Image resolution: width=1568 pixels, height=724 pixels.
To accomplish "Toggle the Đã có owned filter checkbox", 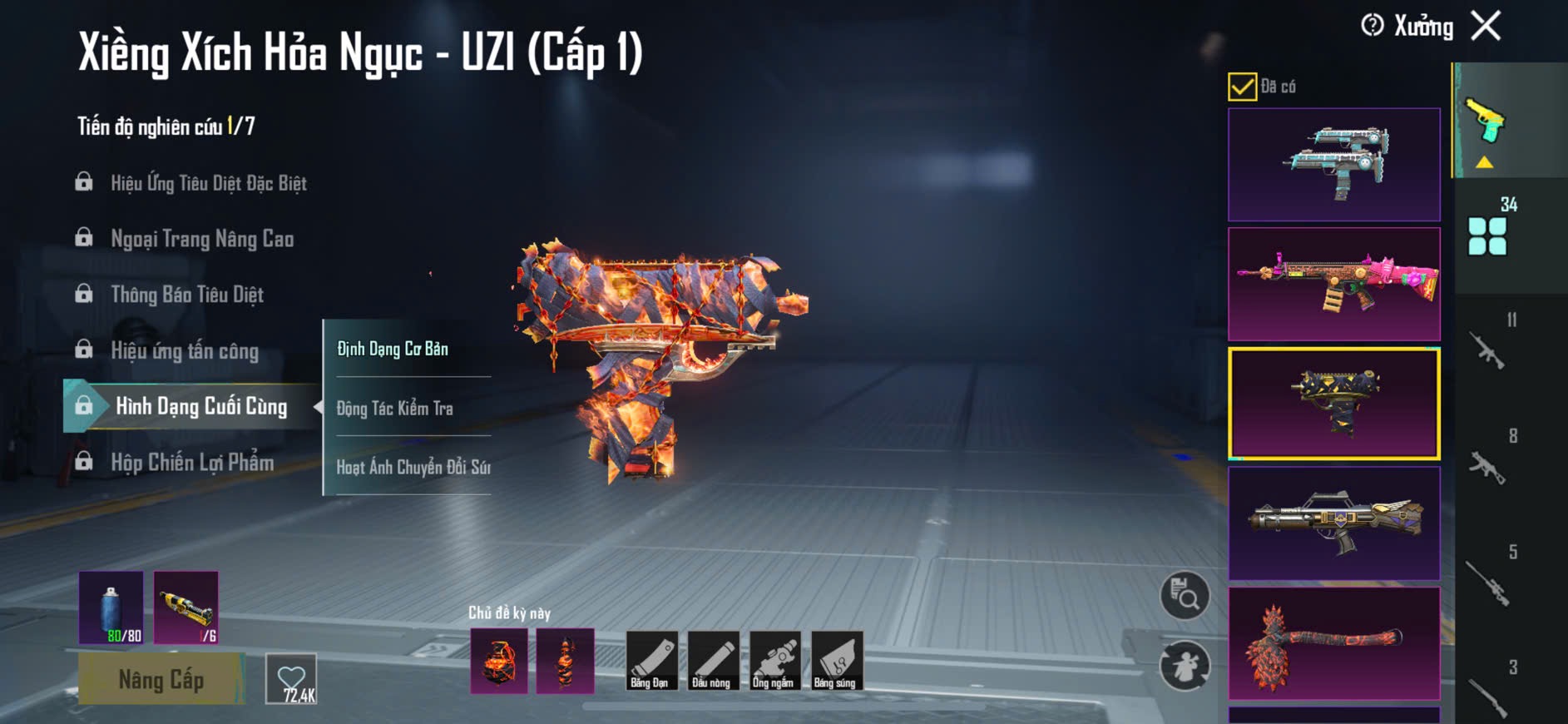I will (1242, 87).
